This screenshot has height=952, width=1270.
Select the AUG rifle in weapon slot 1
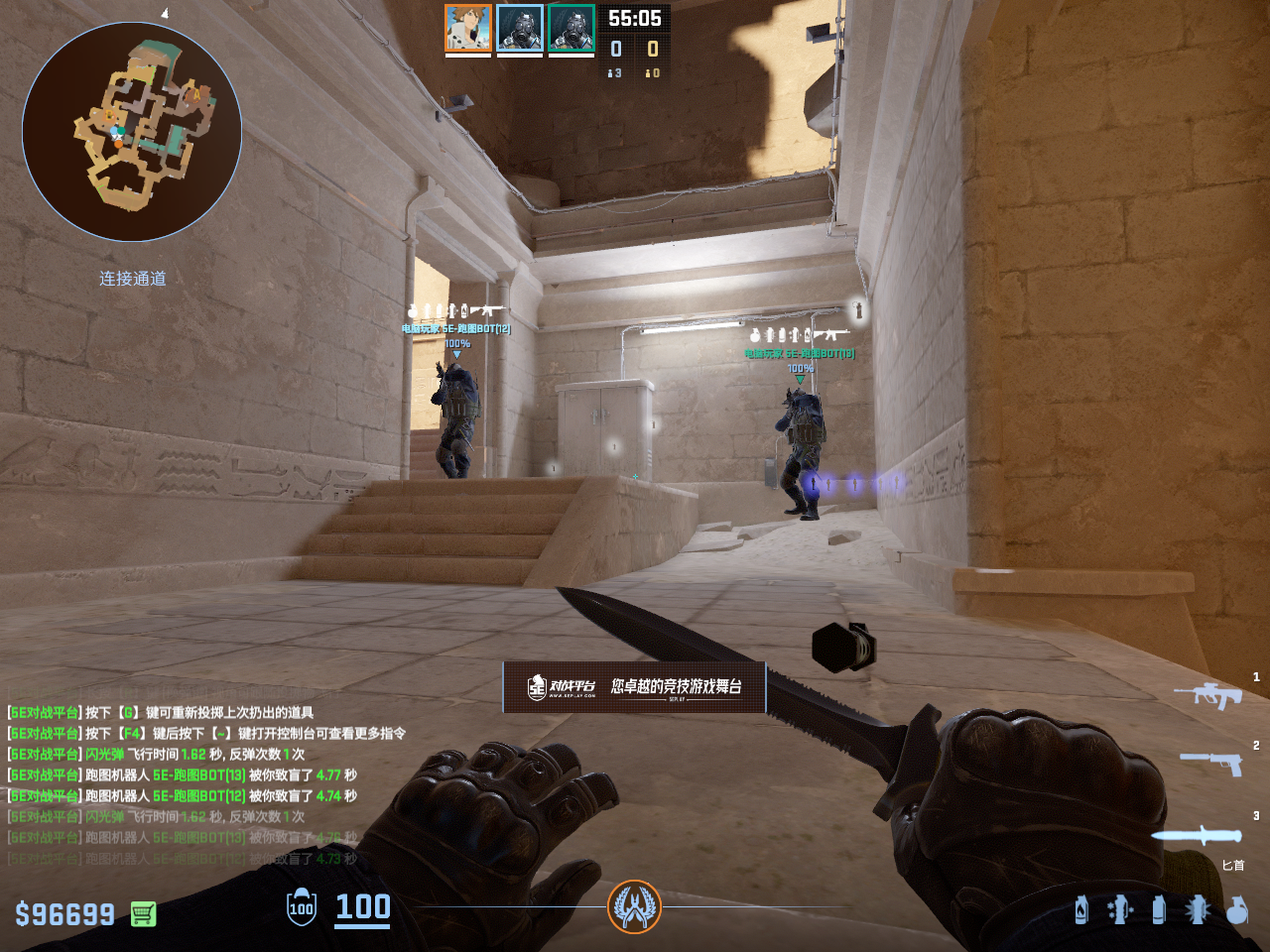[1207, 694]
